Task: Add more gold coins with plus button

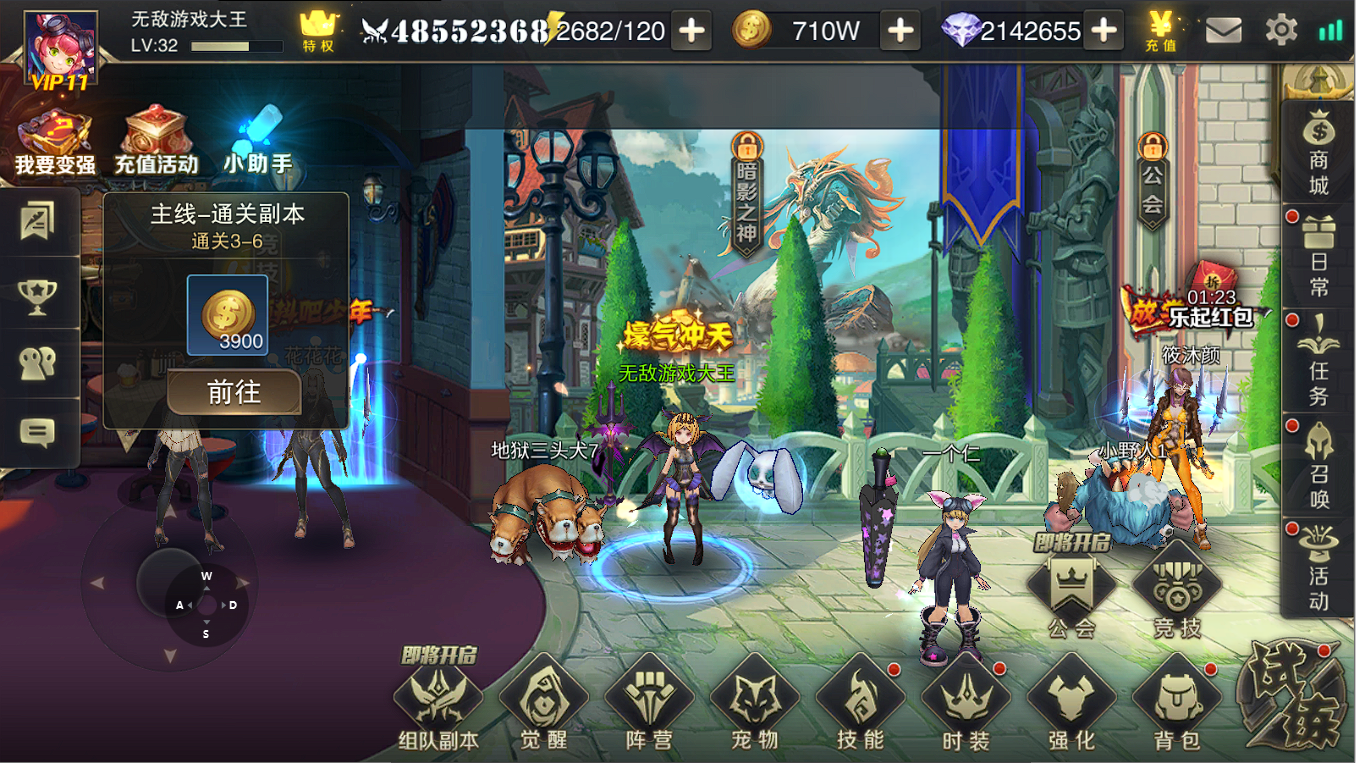Action: pyautogui.click(x=900, y=31)
